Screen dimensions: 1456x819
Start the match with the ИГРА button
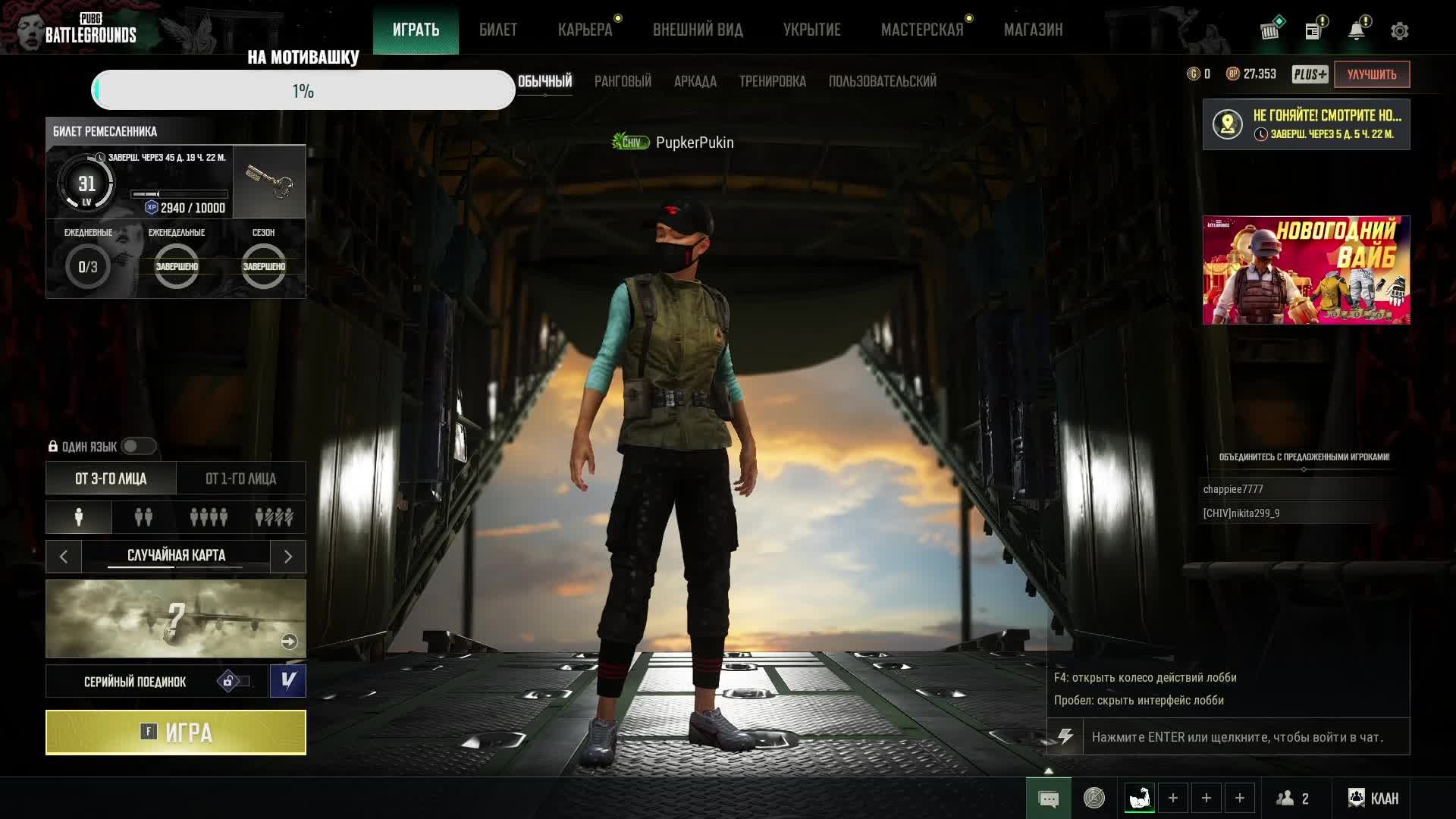(x=176, y=733)
